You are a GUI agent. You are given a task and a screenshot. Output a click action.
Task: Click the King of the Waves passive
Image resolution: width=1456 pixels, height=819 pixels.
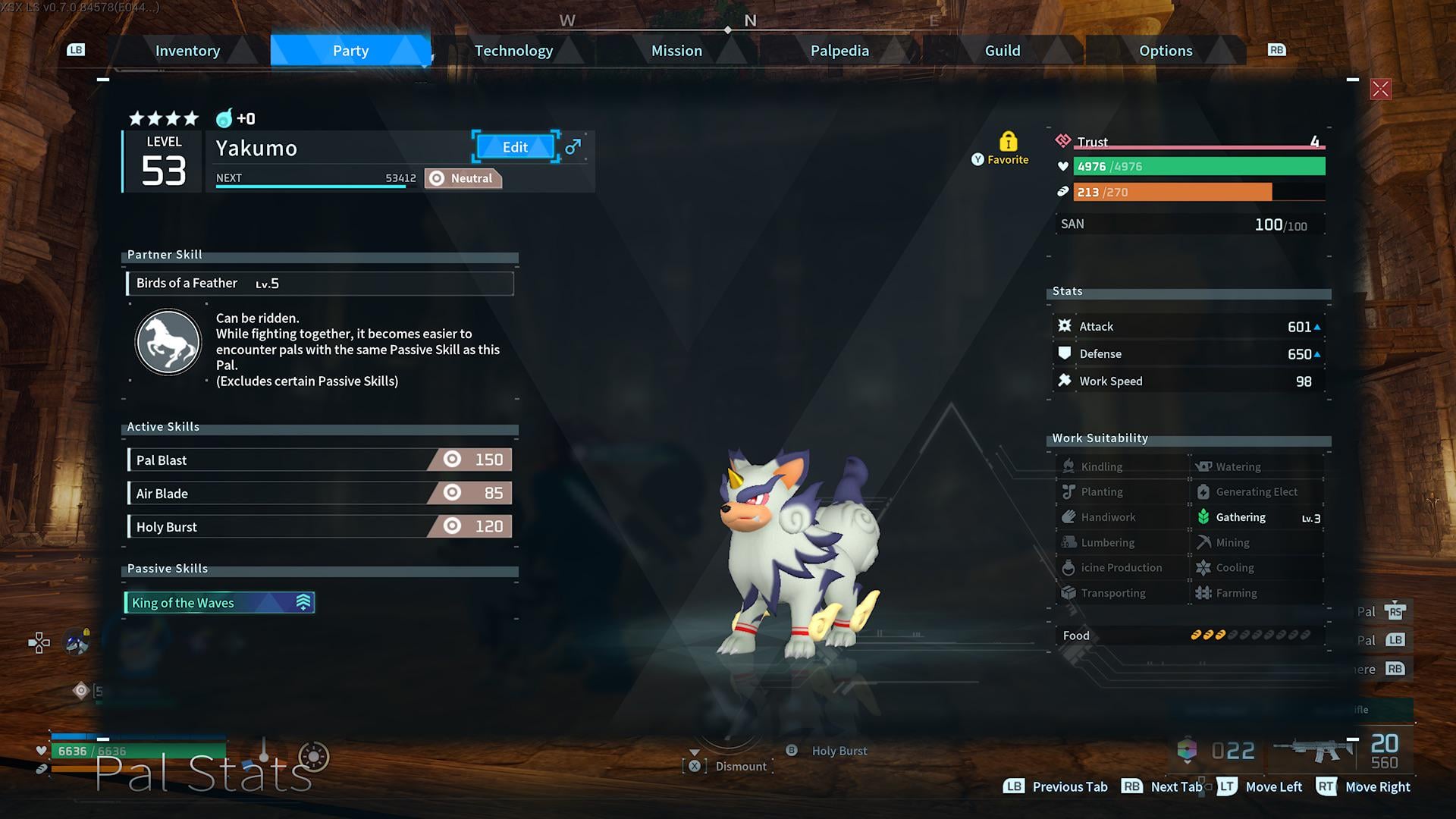tap(219, 603)
